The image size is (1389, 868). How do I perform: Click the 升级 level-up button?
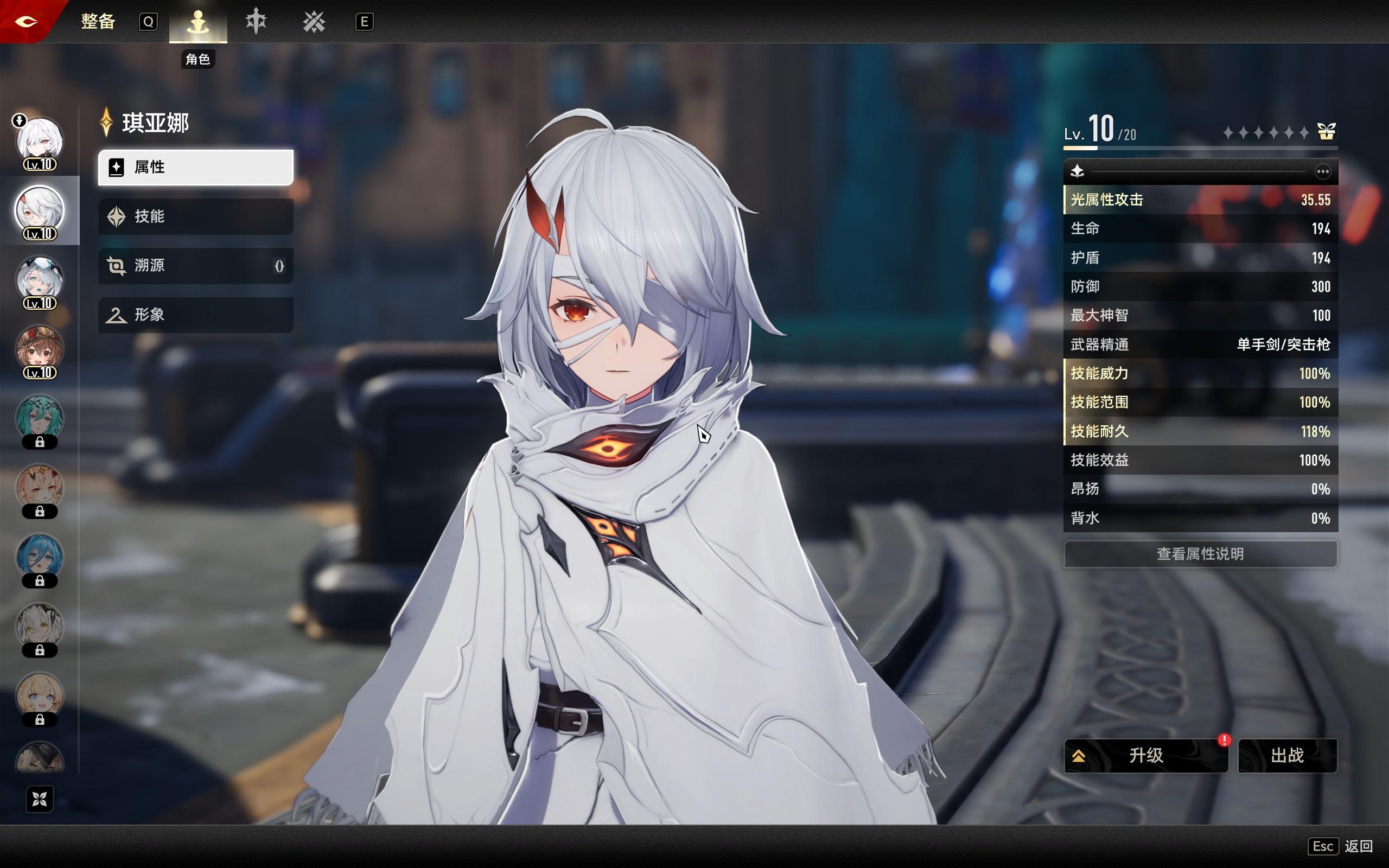[x=1145, y=756]
